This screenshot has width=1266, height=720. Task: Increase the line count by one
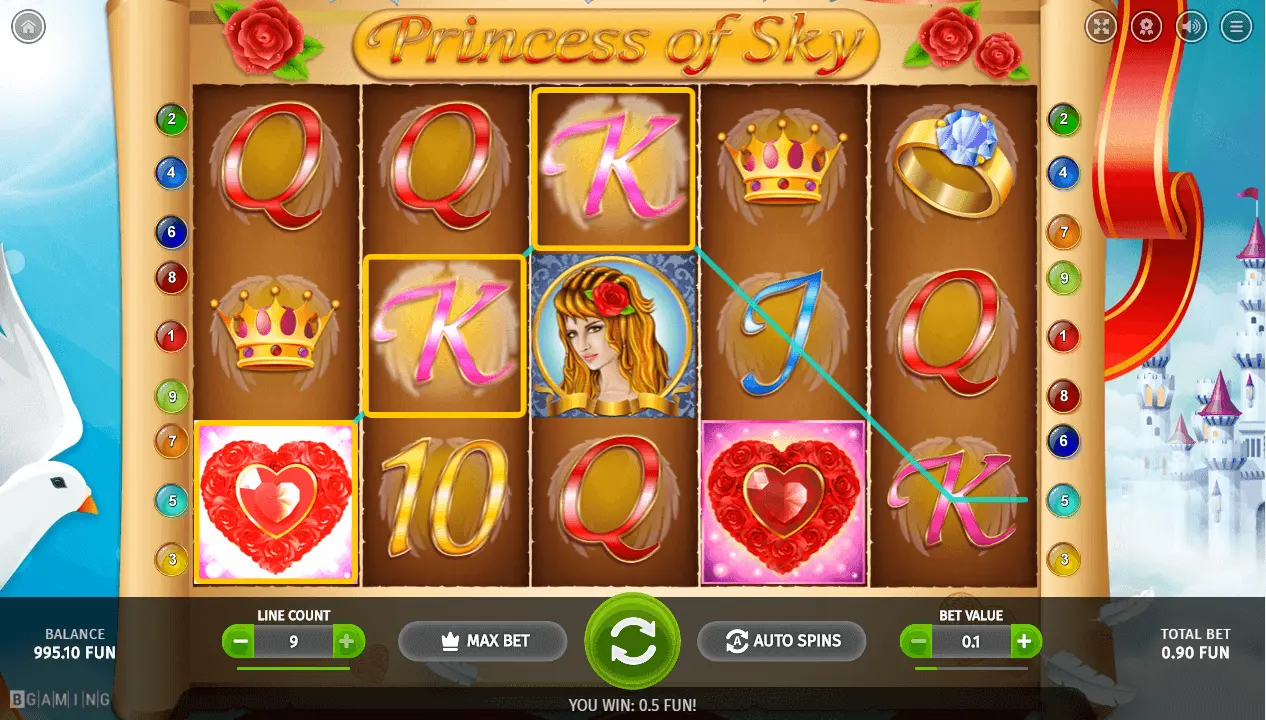point(346,642)
